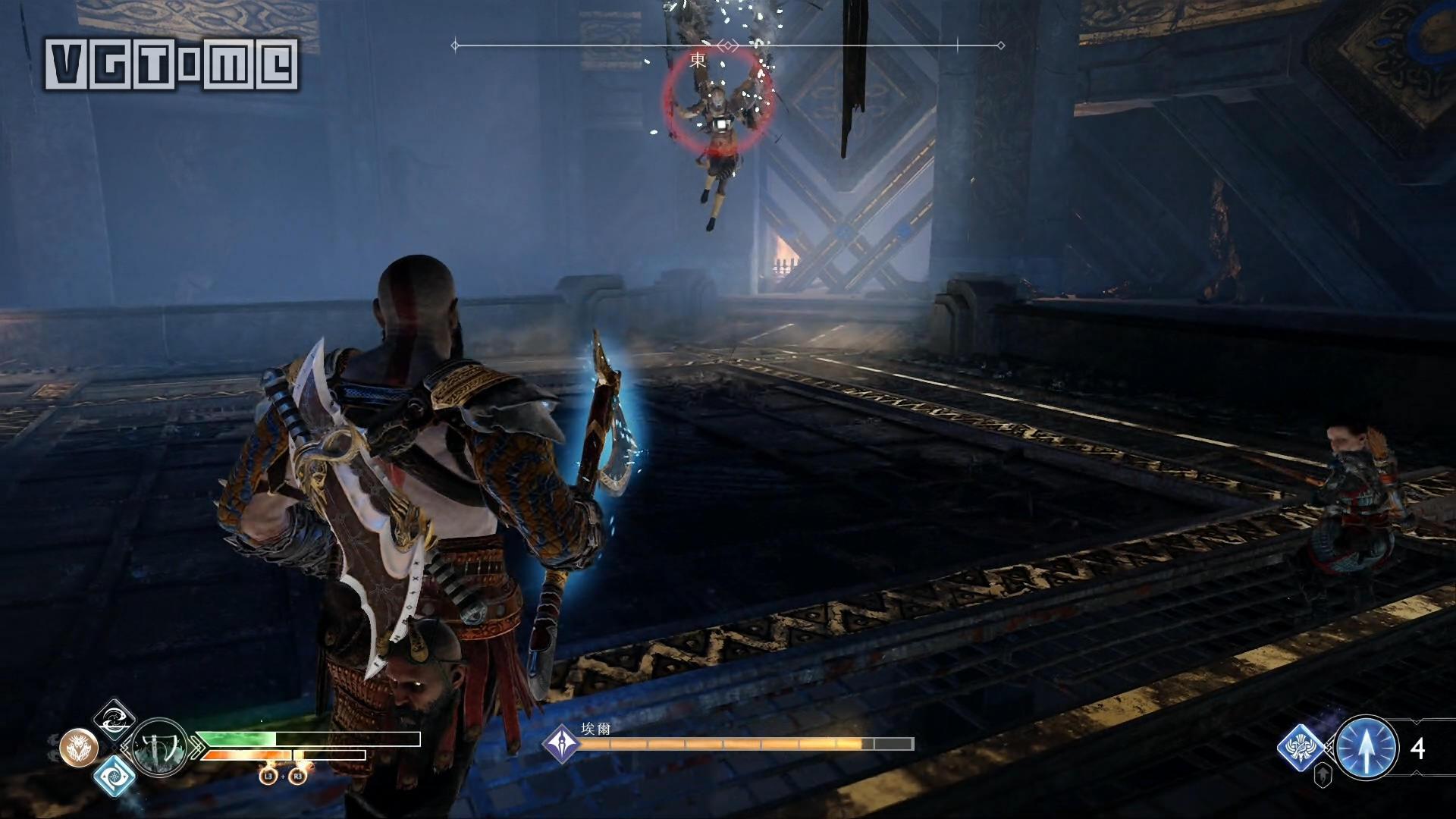Choose the glowing blue arrow ability
Viewport: 1456px width, 819px height.
point(1367,748)
